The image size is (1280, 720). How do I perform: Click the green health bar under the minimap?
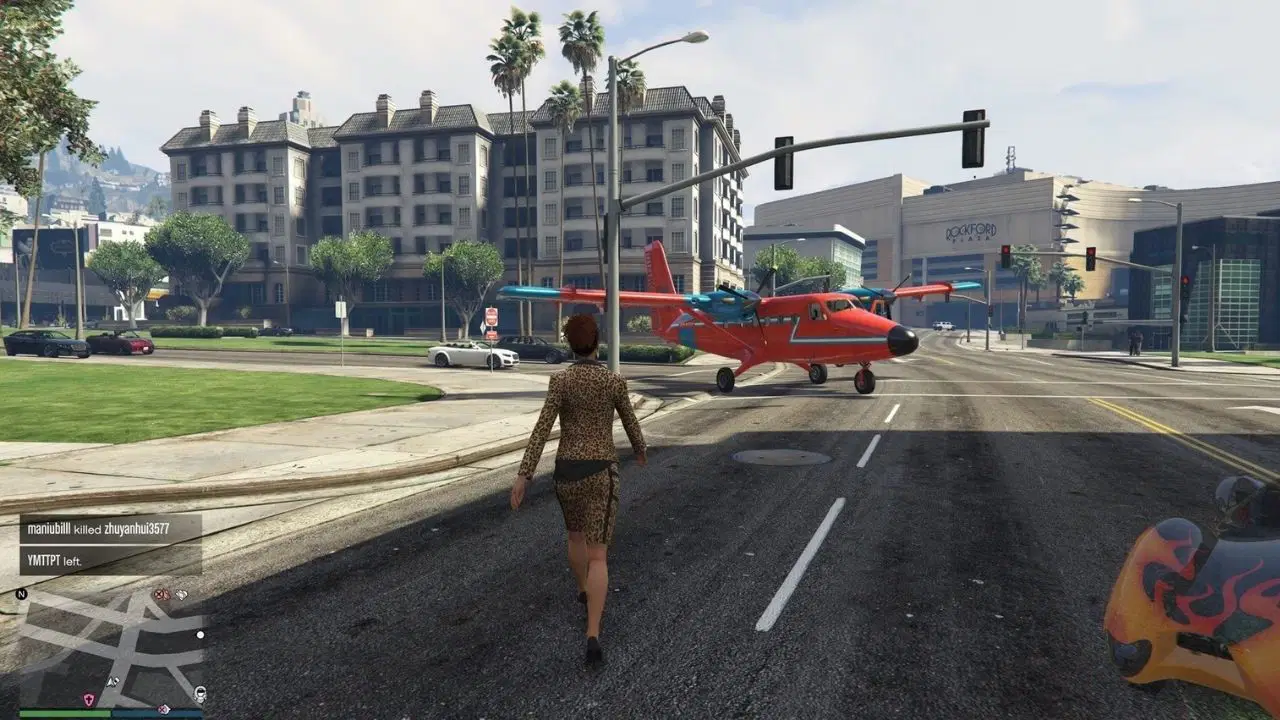[x=64, y=713]
